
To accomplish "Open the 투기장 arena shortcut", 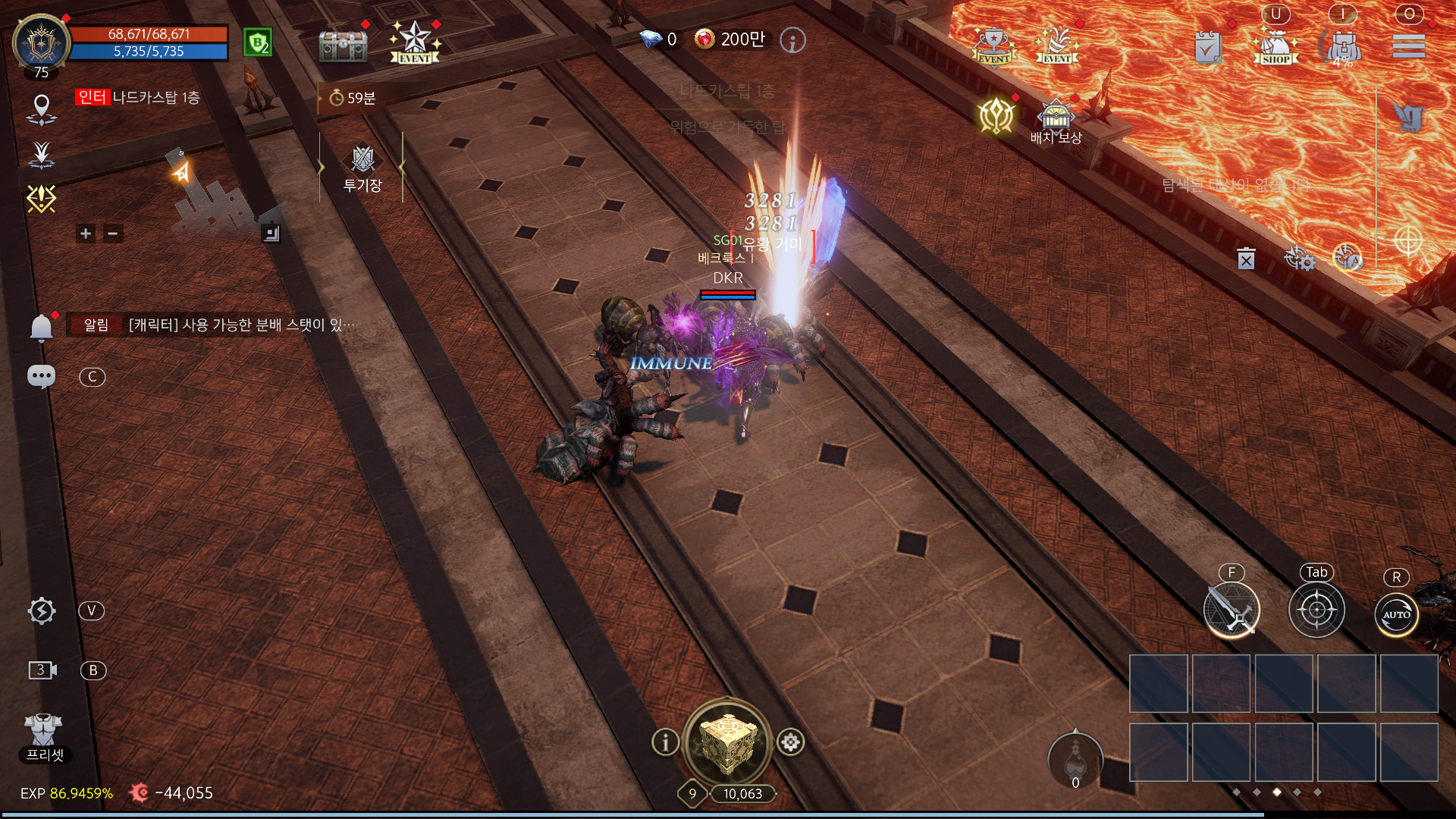I will (362, 168).
